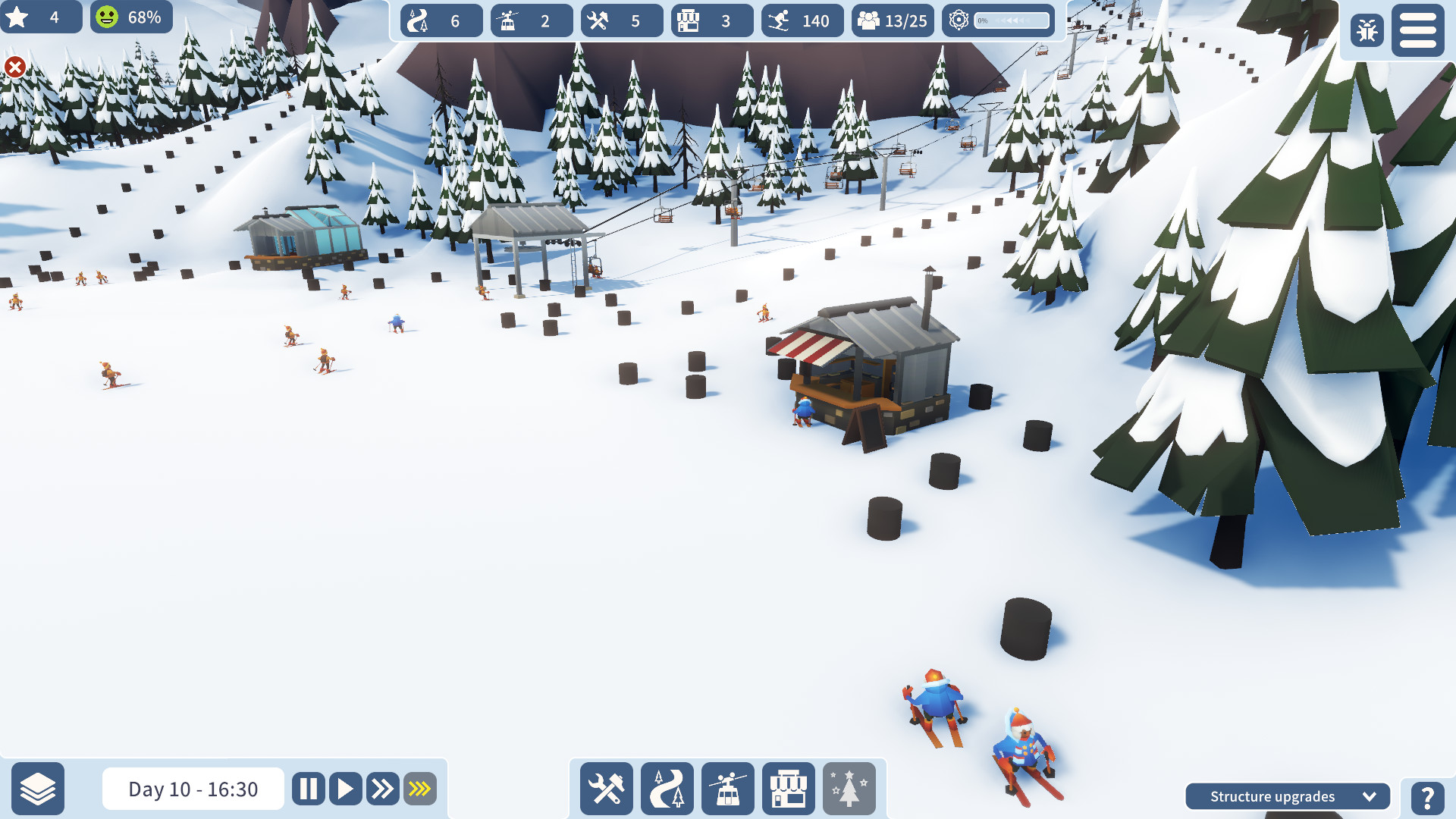This screenshot has width=1456, height=819.
Task: Open the shops building menu
Action: [788, 789]
